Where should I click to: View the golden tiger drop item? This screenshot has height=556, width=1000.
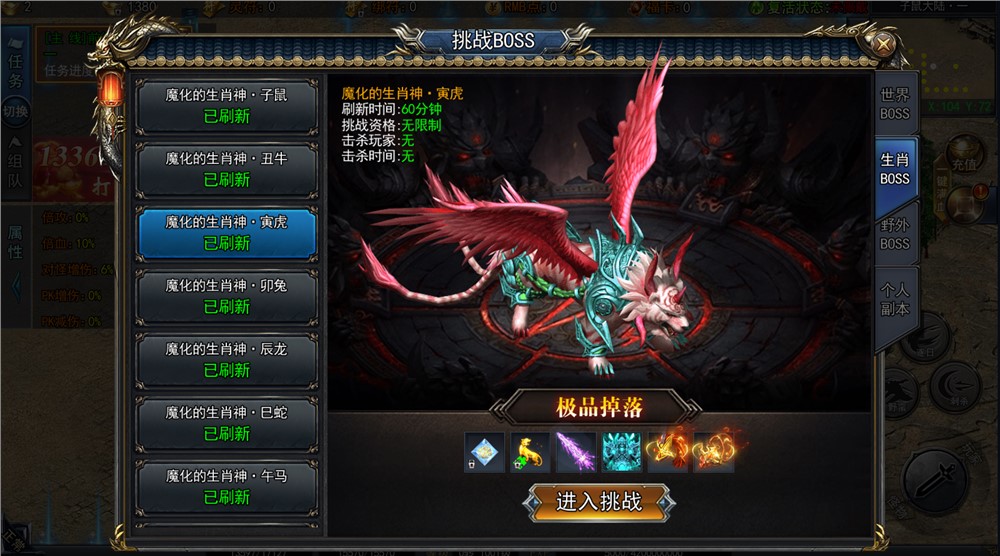[530, 451]
